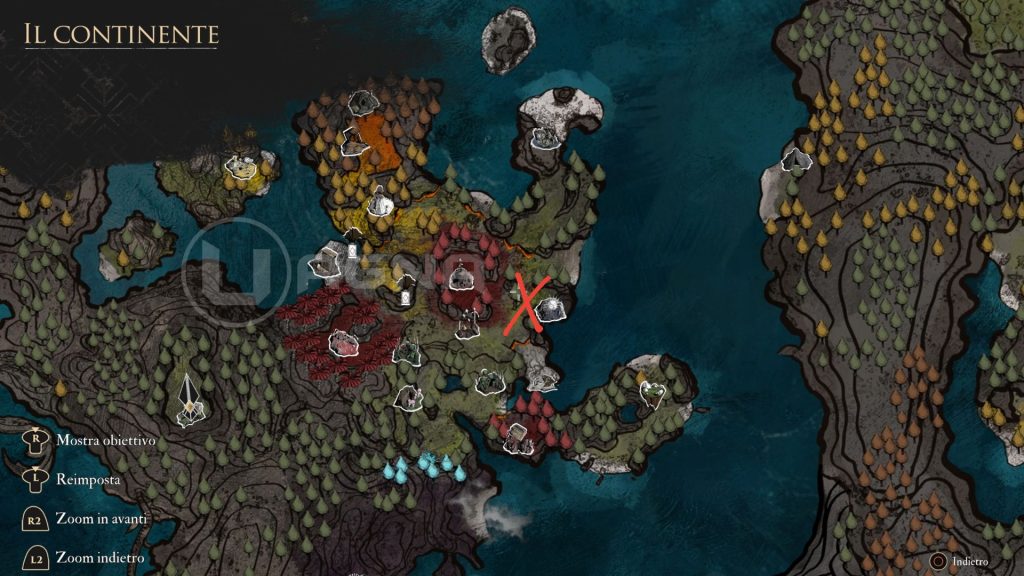Select the crystal obelisk marker in the western forest
Screen dimensions: 1024x576
click(189, 396)
